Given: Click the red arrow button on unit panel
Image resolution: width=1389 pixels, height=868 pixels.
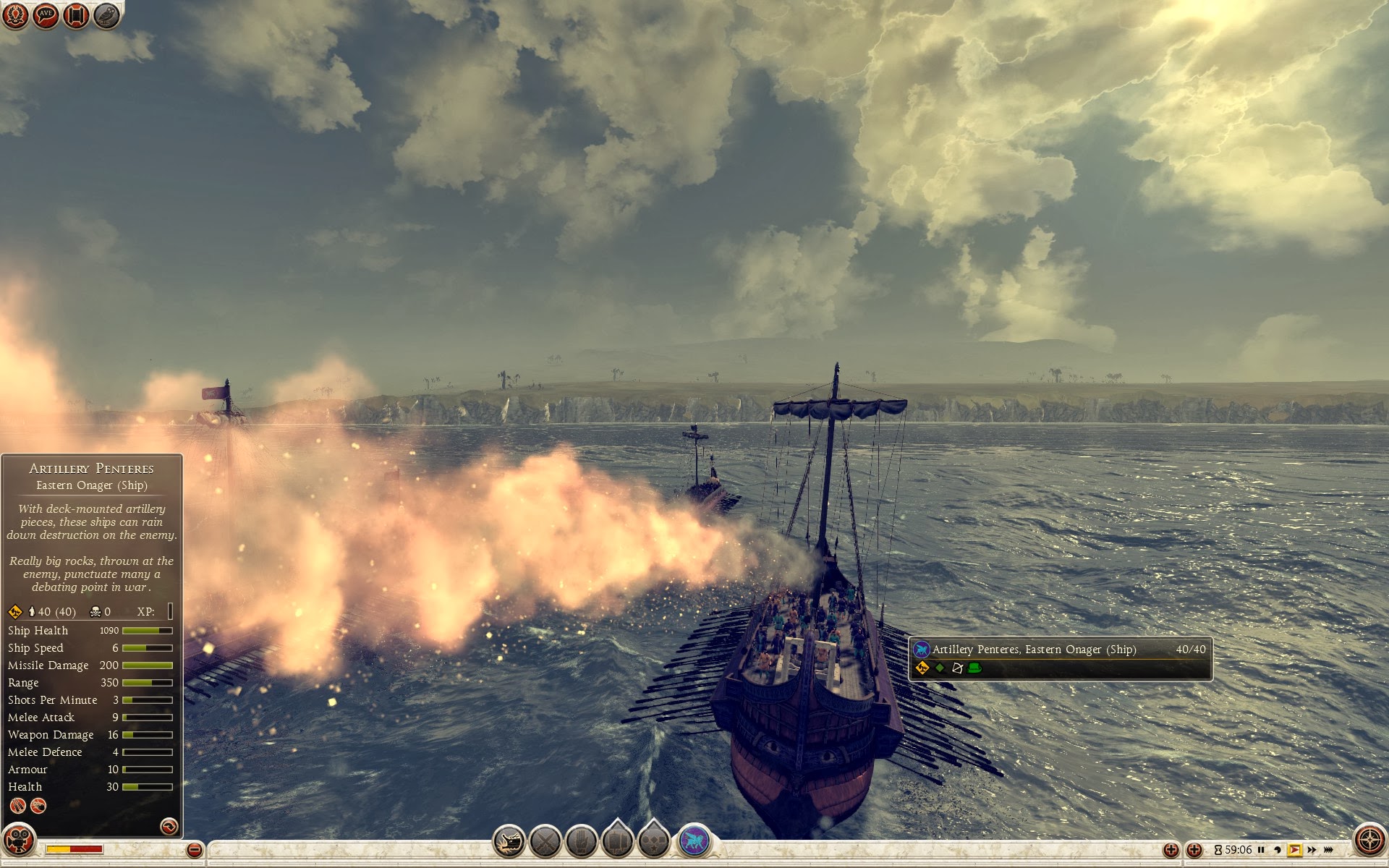Looking at the screenshot, I should tap(169, 825).
